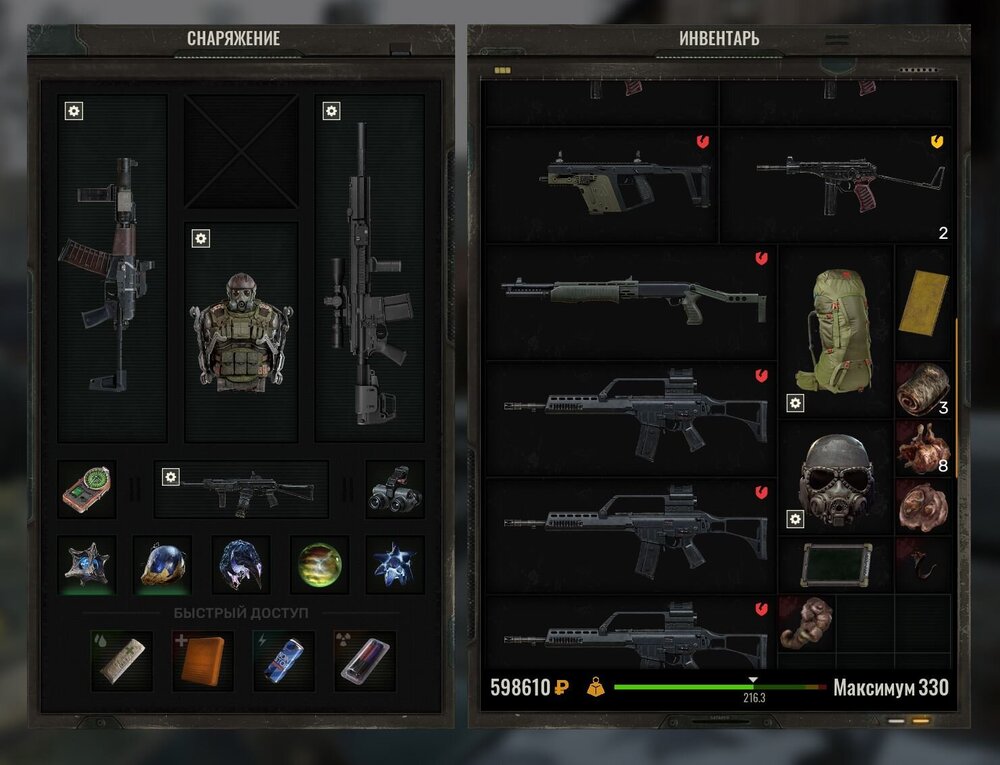Image resolution: width=1000 pixels, height=765 pixels.
Task: Open the gear settings on the armor suit
Action: point(201,238)
